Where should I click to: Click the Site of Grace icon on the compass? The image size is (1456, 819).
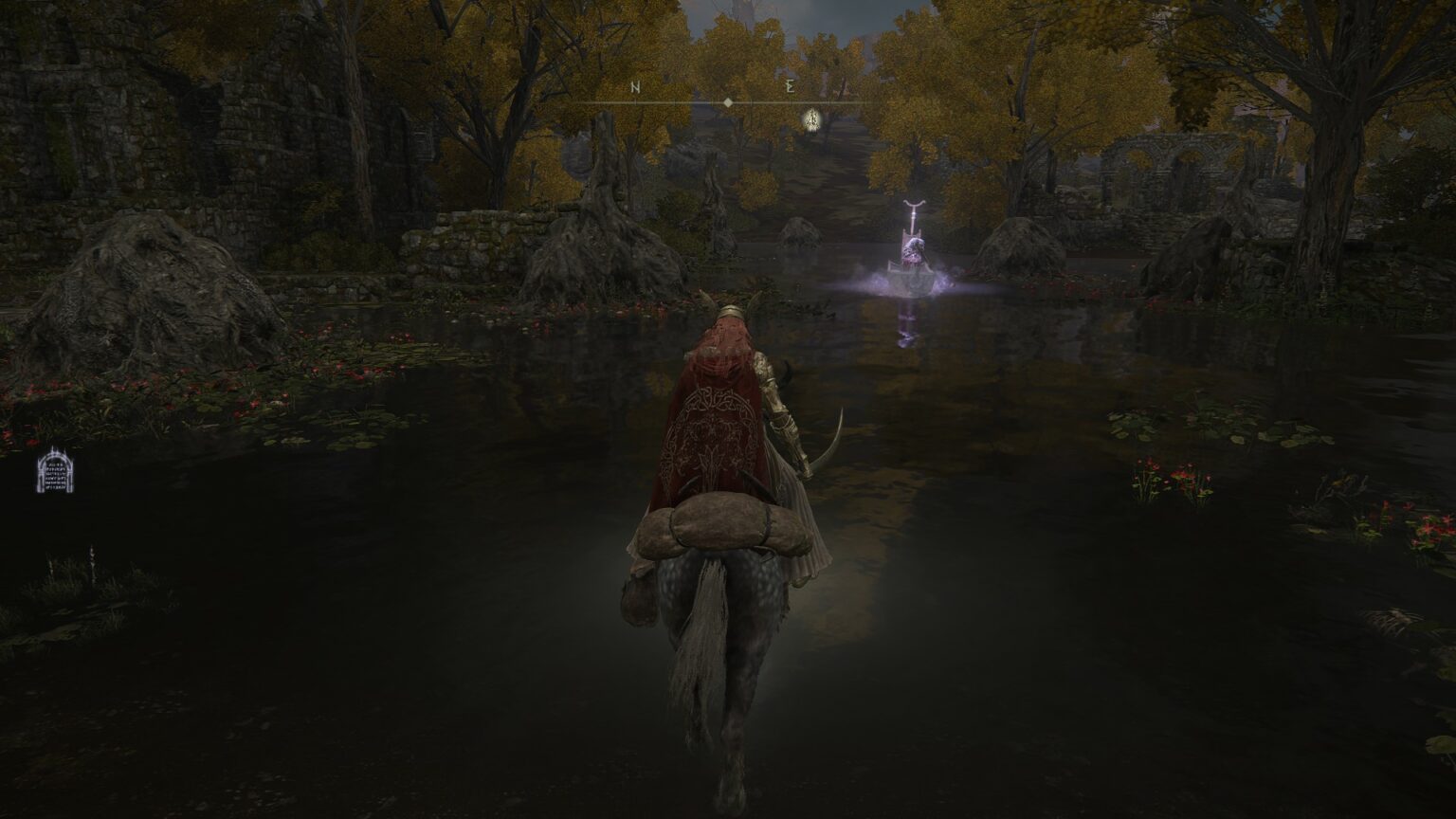tap(810, 120)
